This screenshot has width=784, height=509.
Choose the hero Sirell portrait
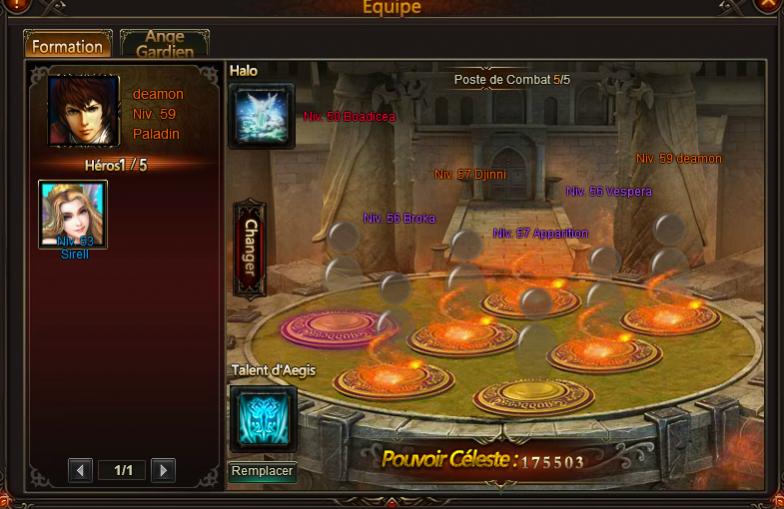coord(73,214)
